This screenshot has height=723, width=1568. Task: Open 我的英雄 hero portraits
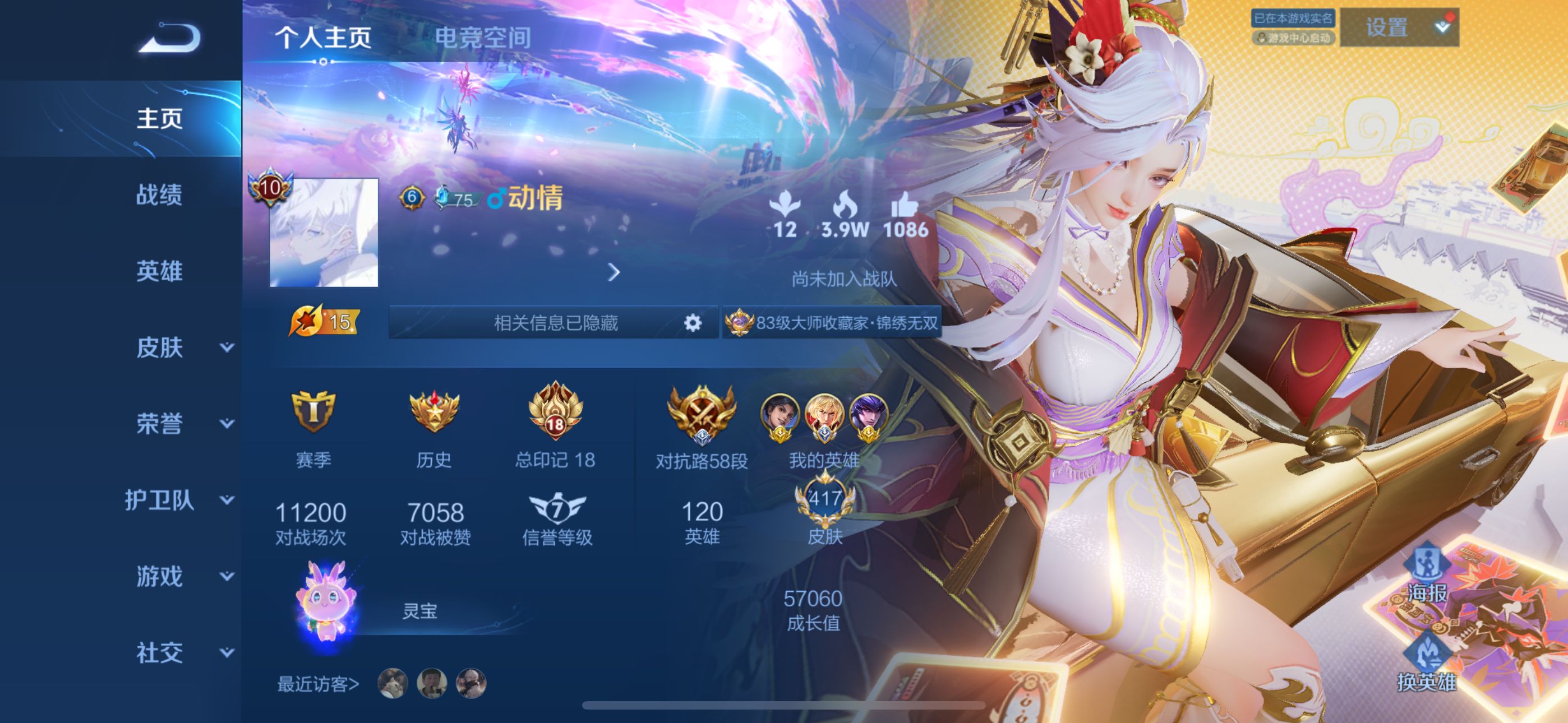(x=824, y=427)
